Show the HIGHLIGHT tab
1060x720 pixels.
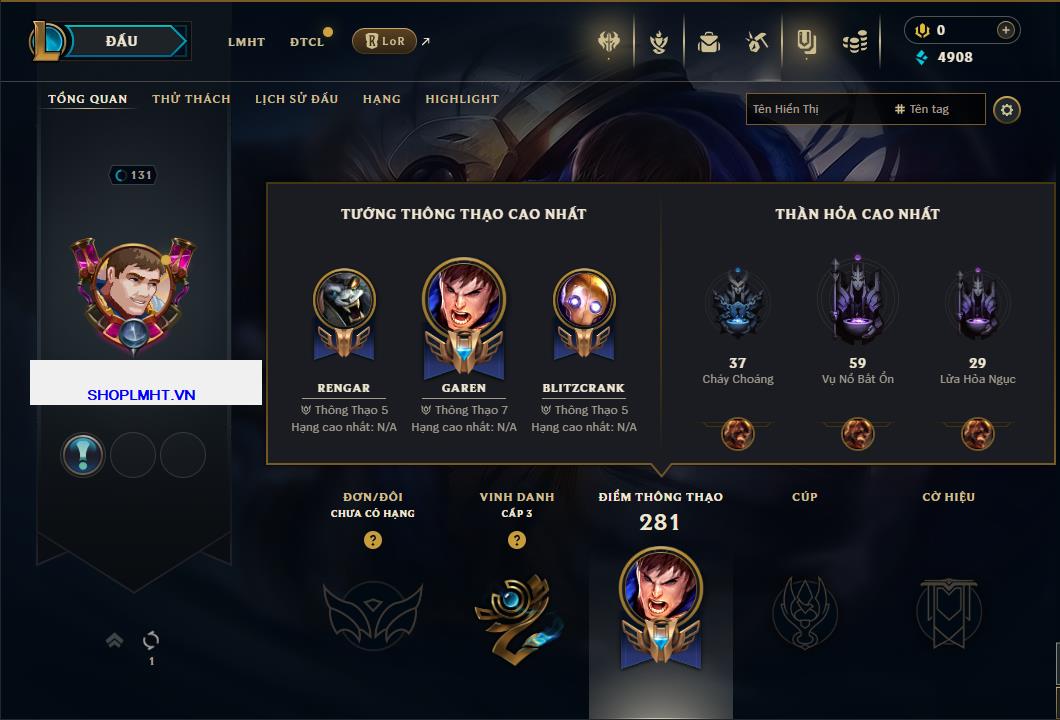point(462,99)
